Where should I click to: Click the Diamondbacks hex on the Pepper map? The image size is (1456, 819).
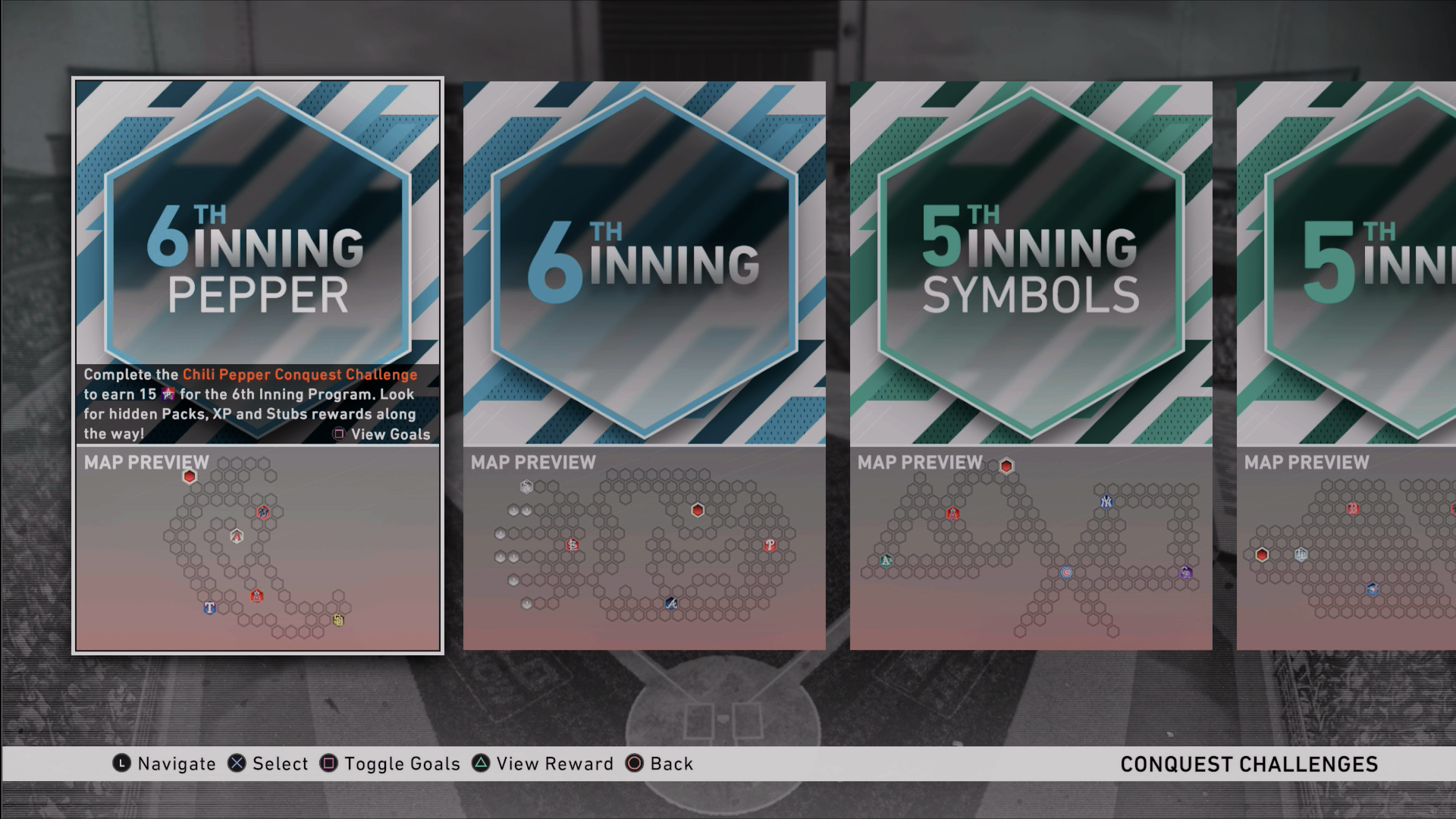237,535
